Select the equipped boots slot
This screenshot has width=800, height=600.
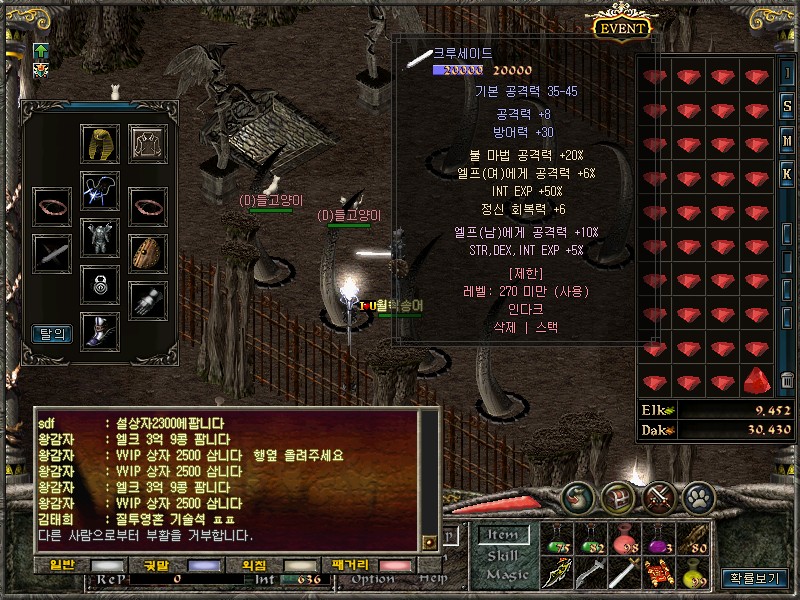(100, 331)
